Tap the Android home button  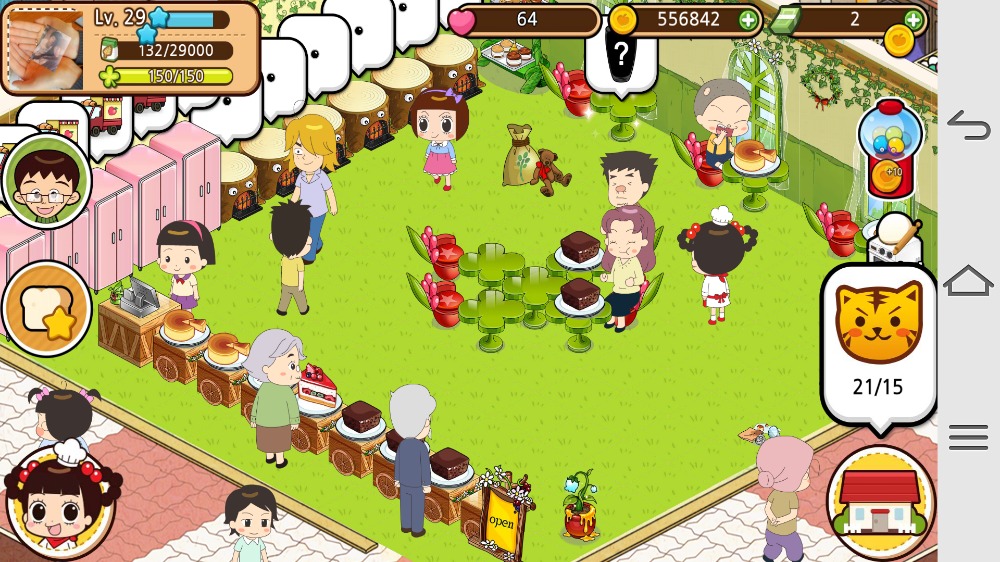[x=967, y=281]
